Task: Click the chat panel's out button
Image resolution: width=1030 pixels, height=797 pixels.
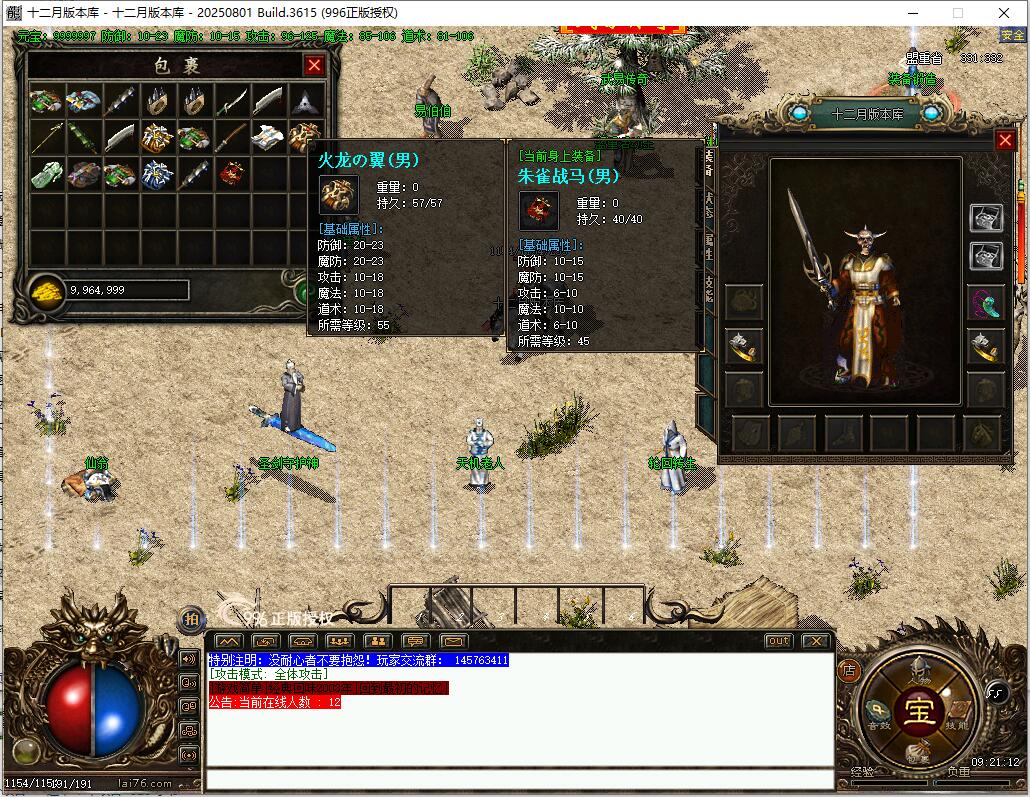Action: tap(778, 641)
